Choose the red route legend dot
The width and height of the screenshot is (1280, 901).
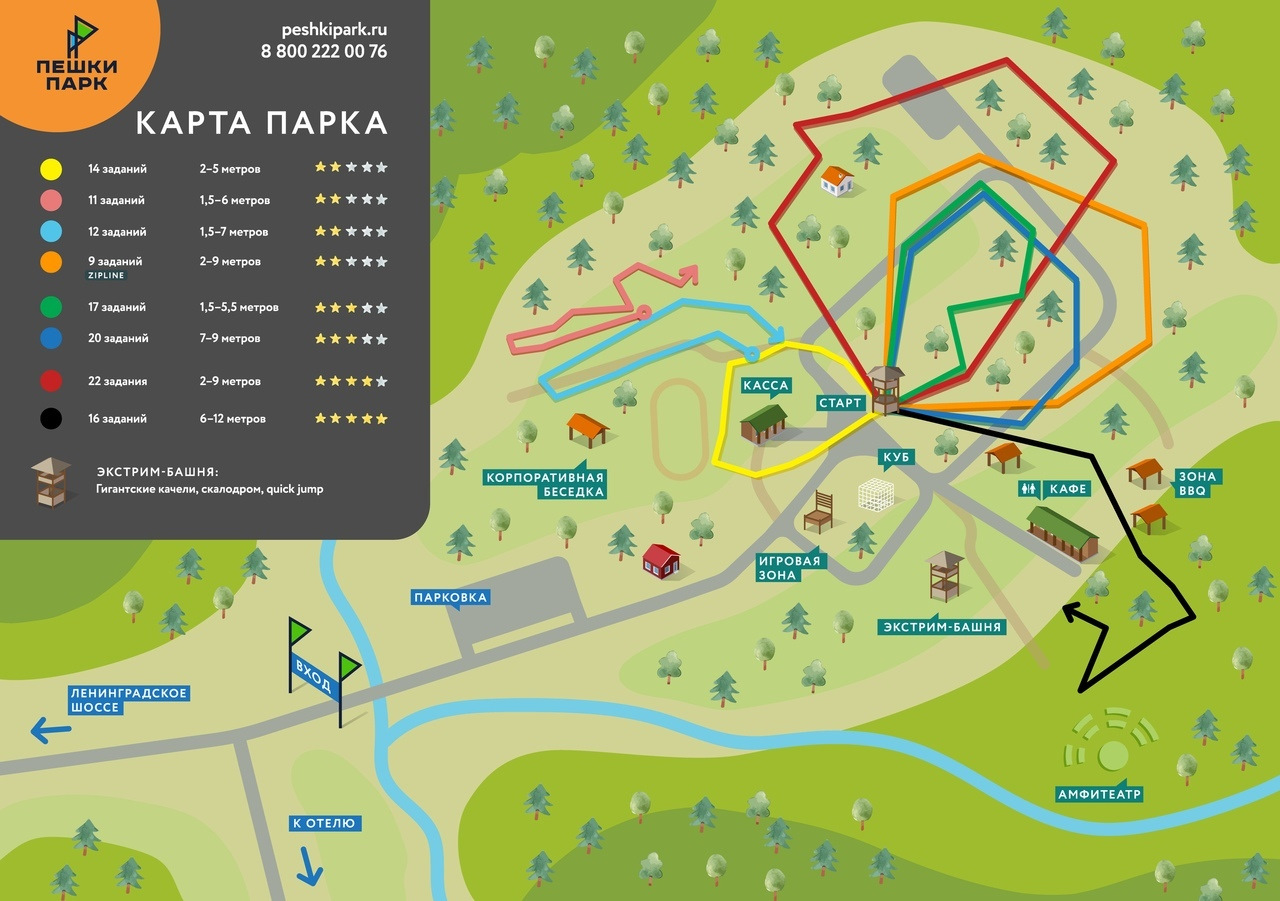click(x=51, y=381)
